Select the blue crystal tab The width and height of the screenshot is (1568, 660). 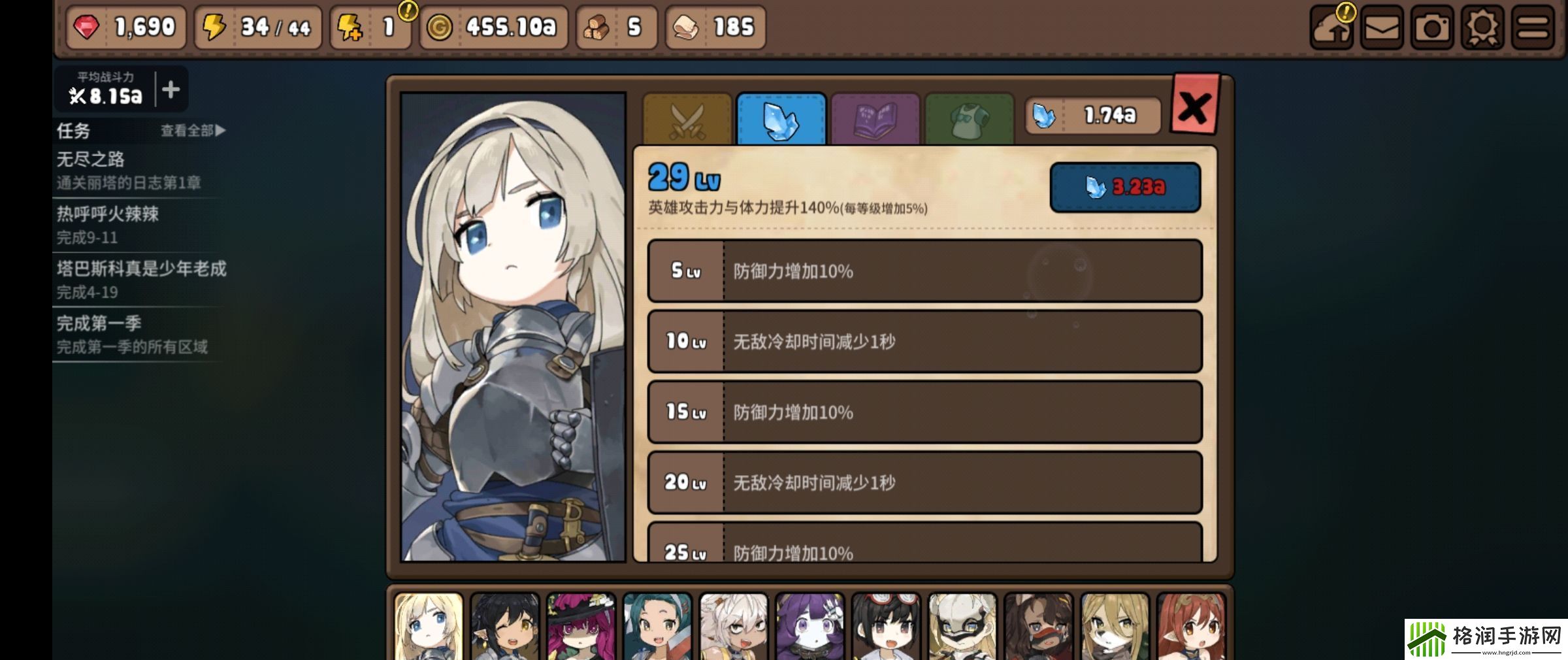[x=781, y=120]
